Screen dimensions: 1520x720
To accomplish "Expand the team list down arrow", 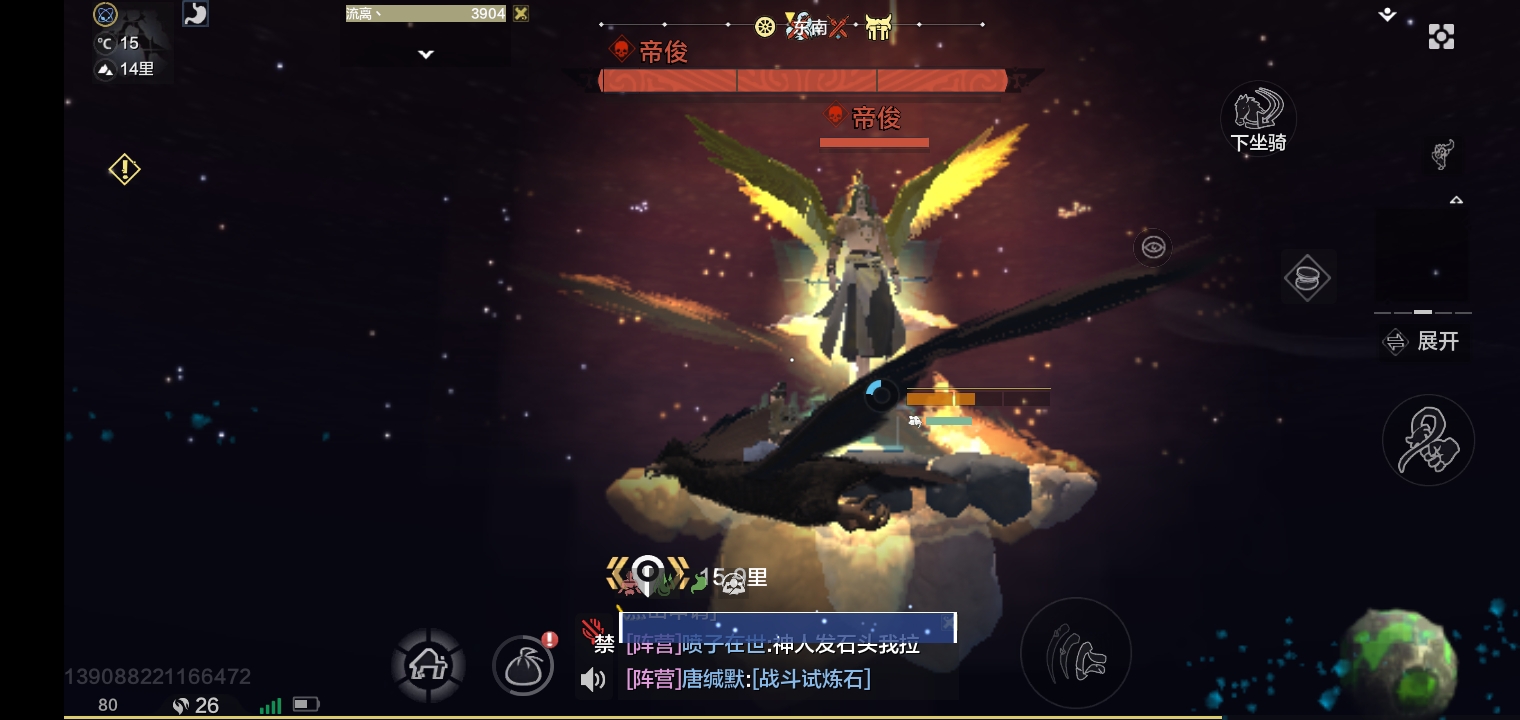I will tap(426, 54).
